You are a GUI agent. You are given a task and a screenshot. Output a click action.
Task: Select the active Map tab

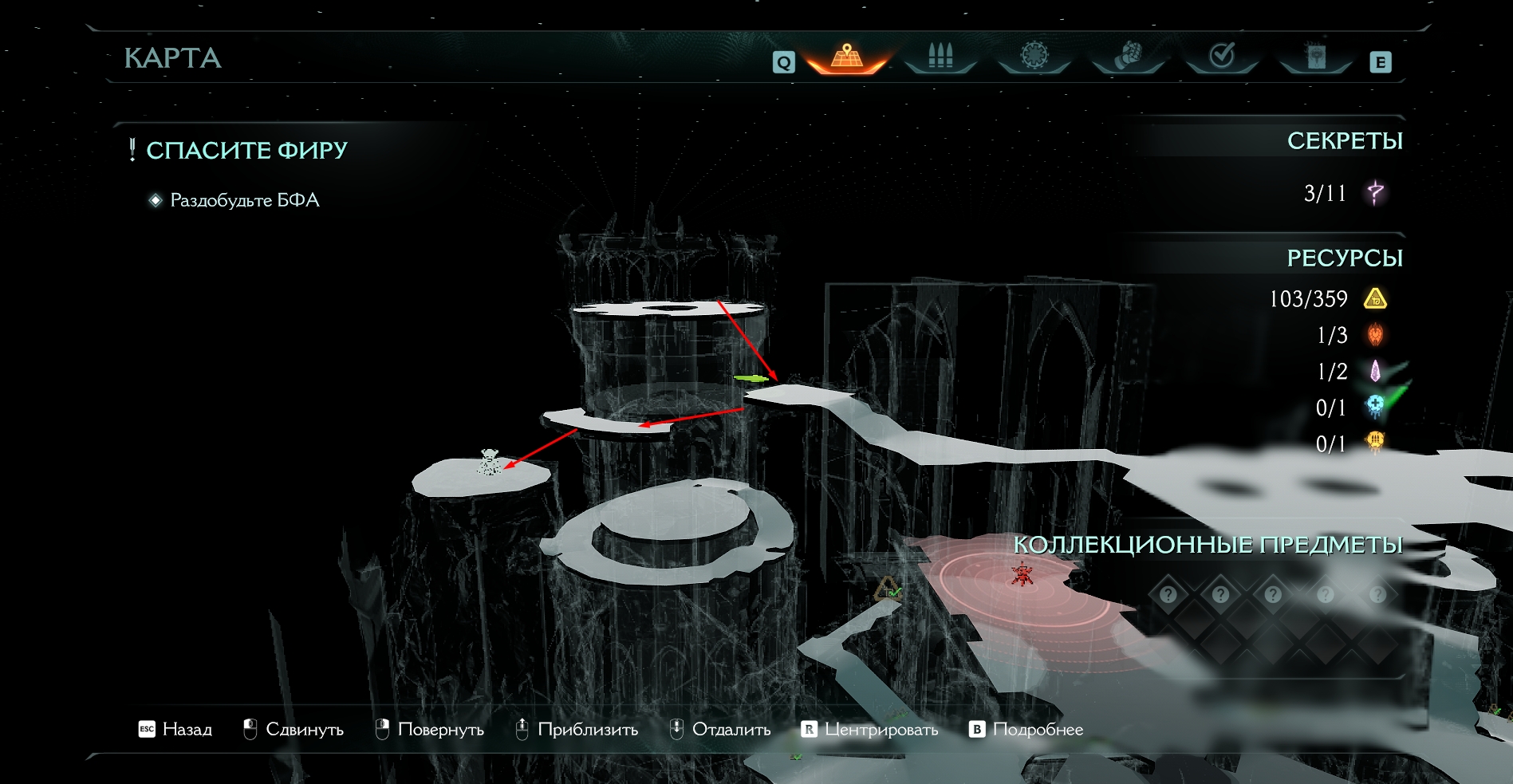[847, 57]
